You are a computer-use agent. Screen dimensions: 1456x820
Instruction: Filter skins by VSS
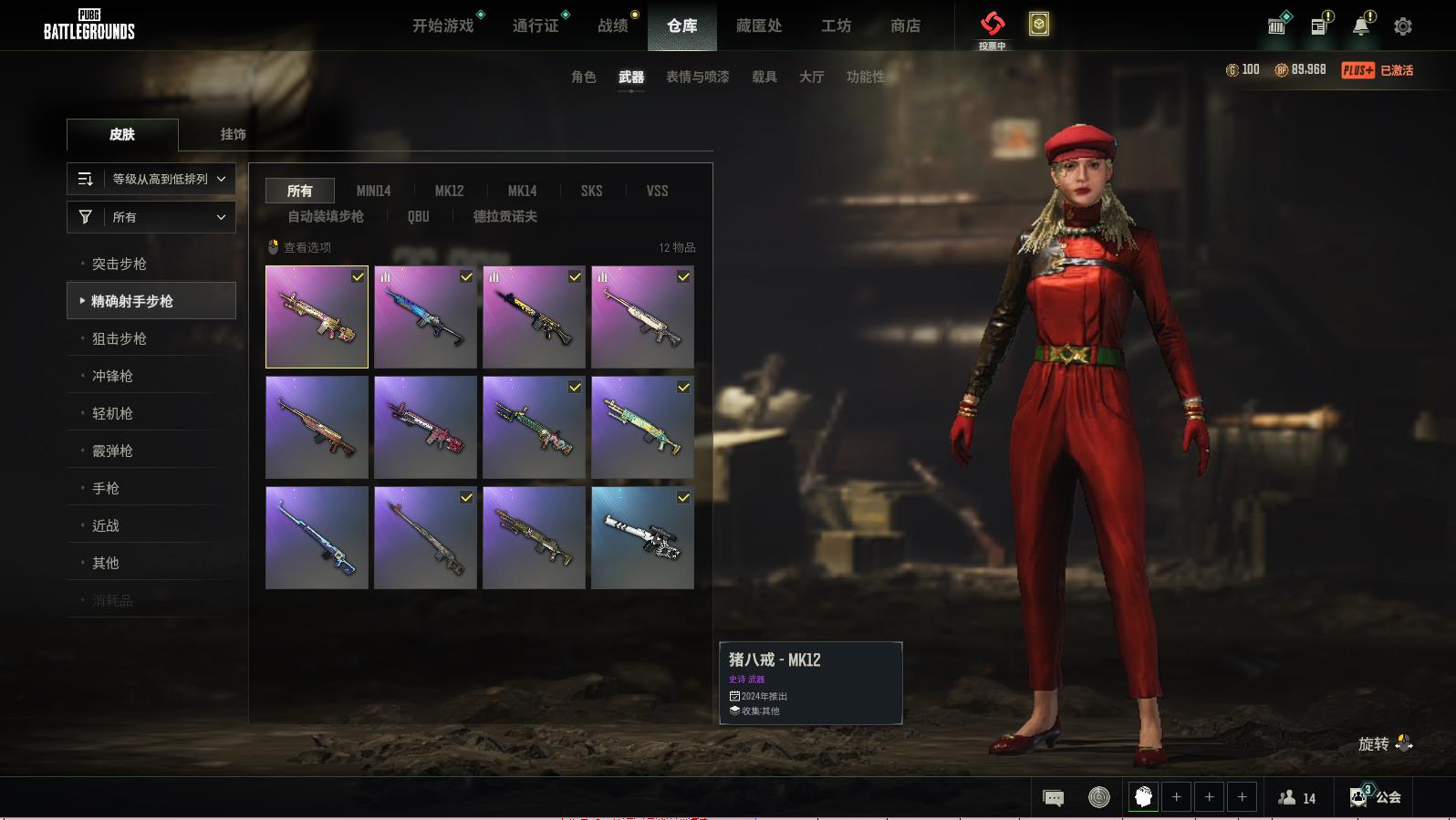tap(657, 191)
